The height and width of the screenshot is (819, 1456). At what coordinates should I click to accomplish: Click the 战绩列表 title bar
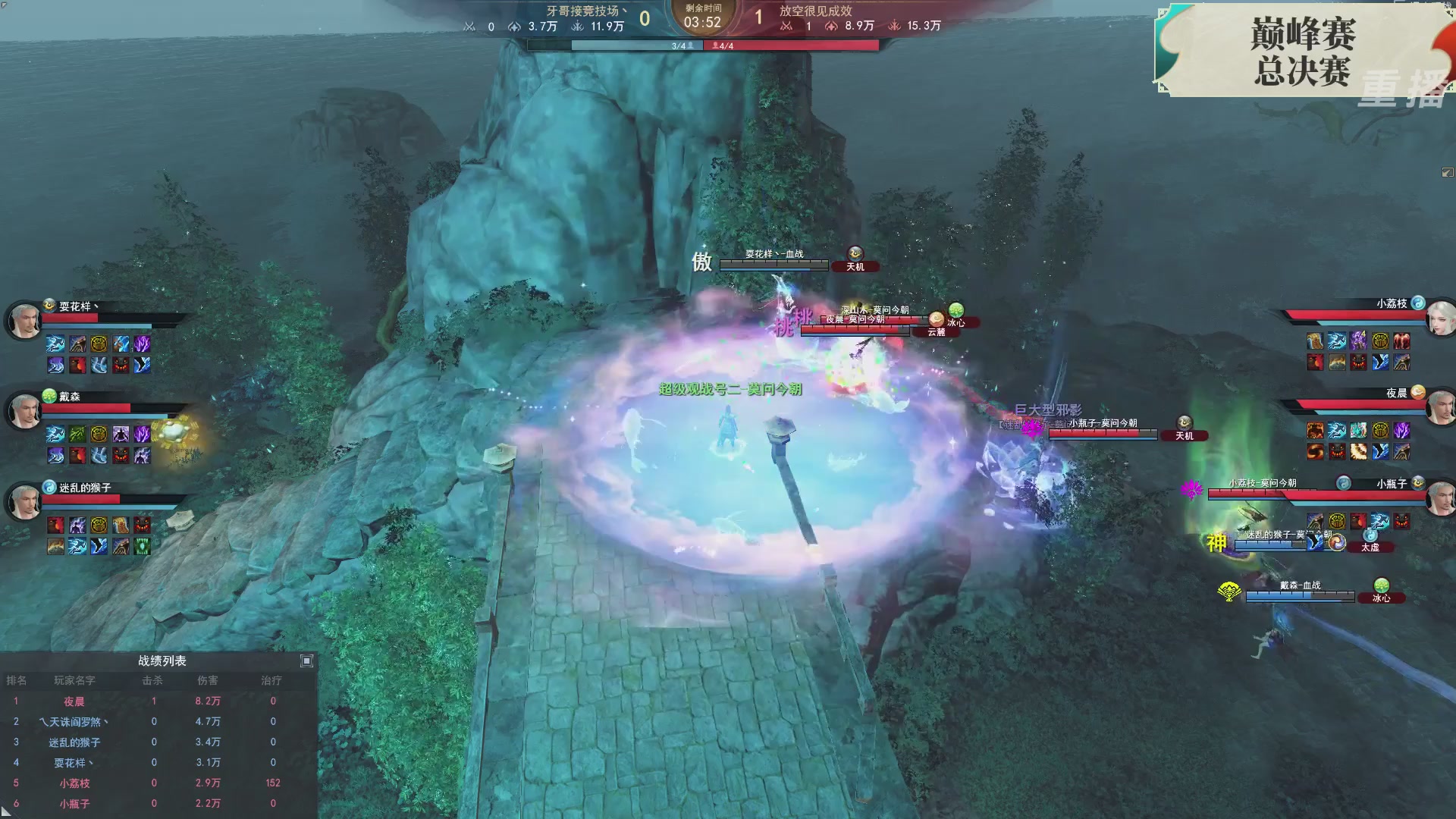[162, 661]
